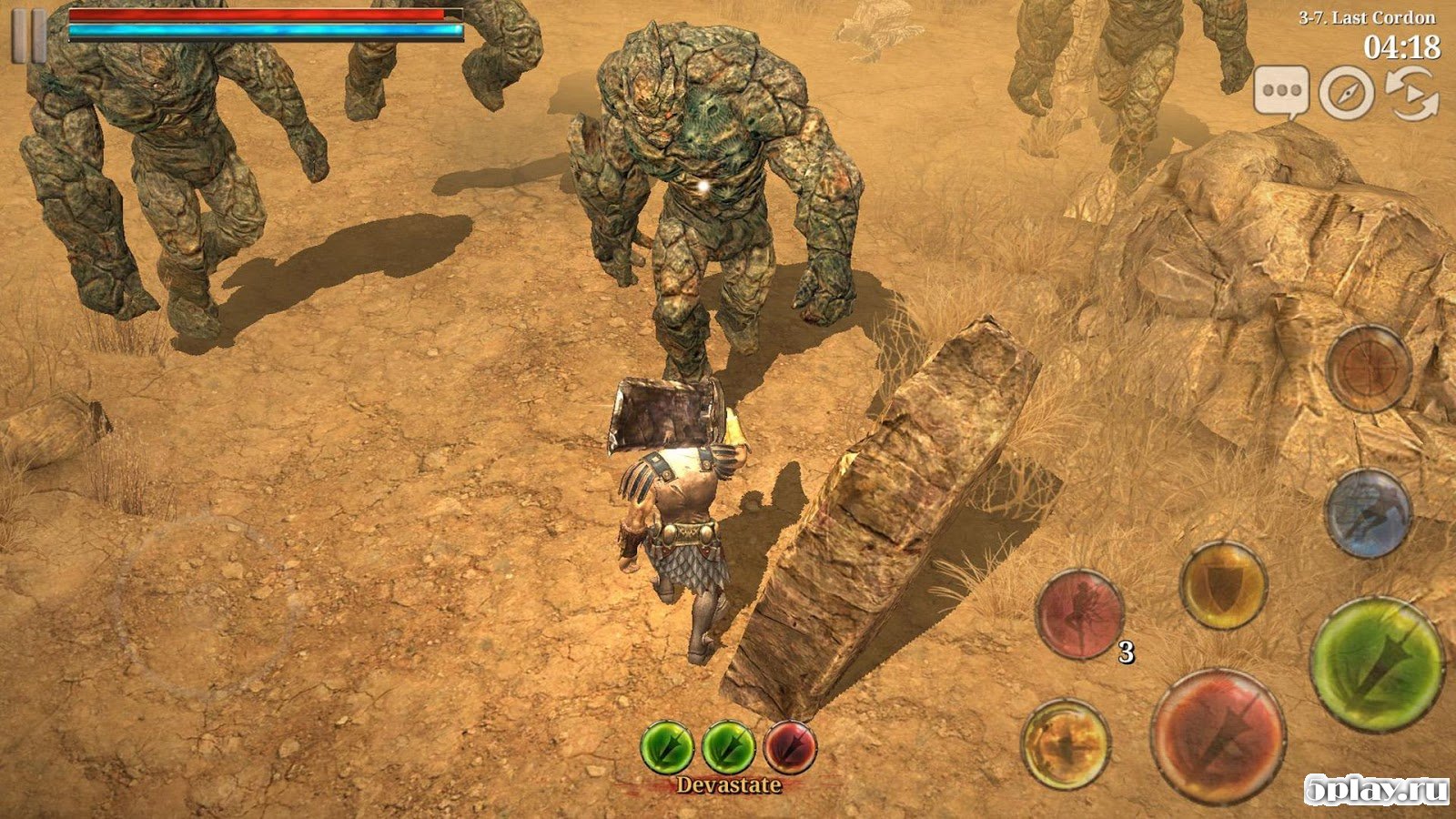Toggle the auto-play arrows icon
Viewport: 1456px width, 819px height.
click(1410, 92)
